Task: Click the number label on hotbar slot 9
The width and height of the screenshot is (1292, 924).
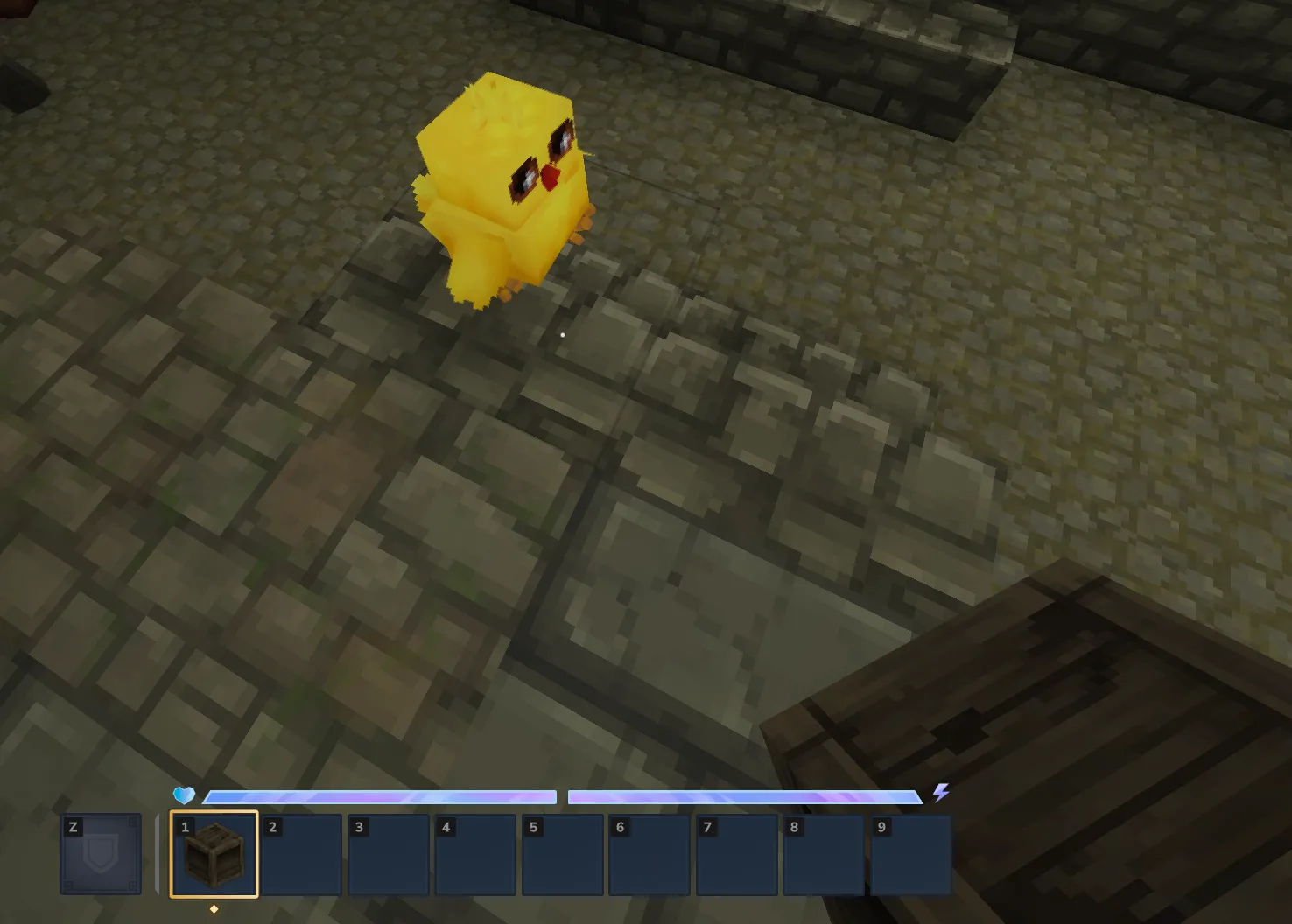Action: 881,827
